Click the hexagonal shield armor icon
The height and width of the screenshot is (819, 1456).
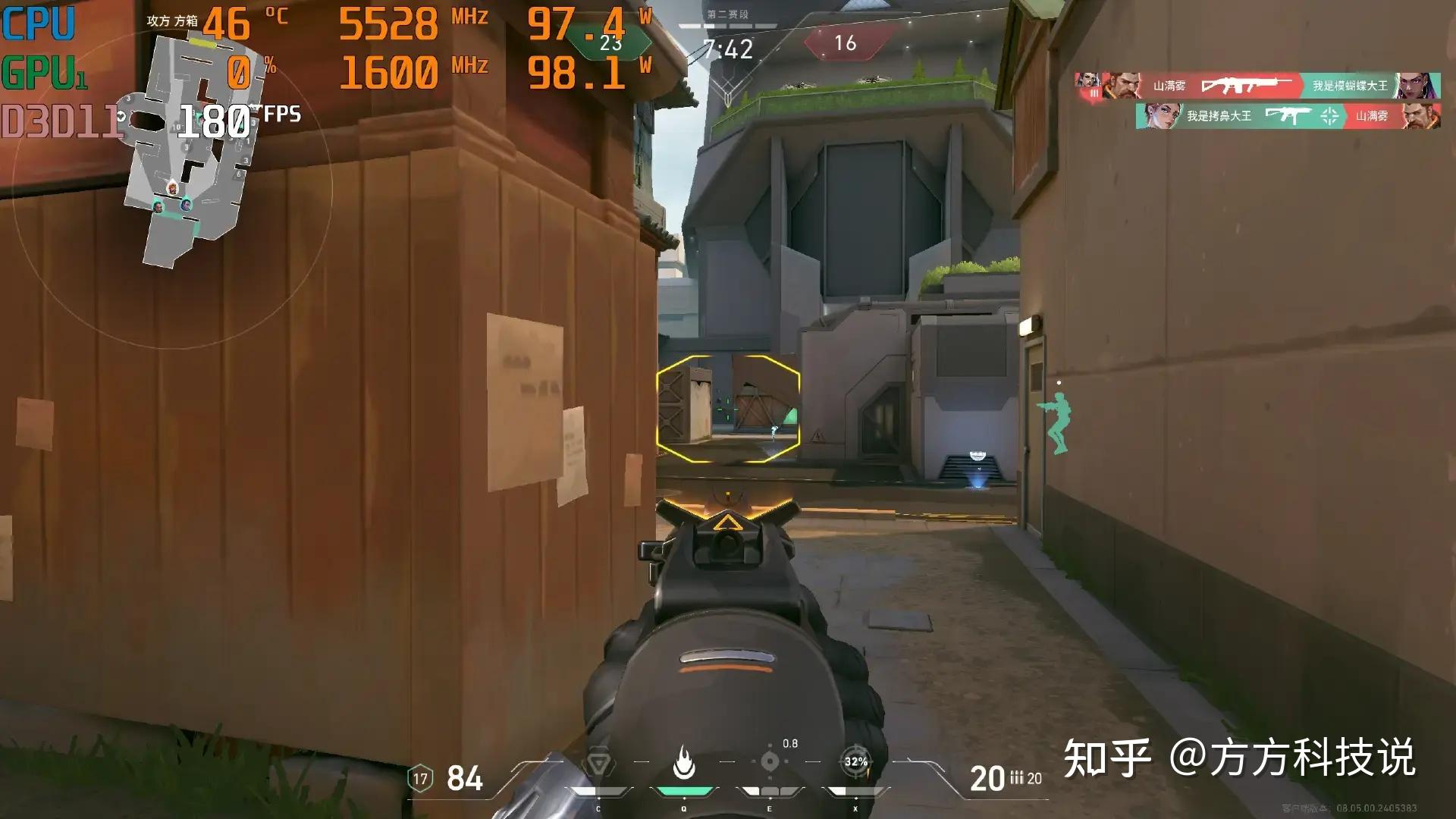pos(420,778)
